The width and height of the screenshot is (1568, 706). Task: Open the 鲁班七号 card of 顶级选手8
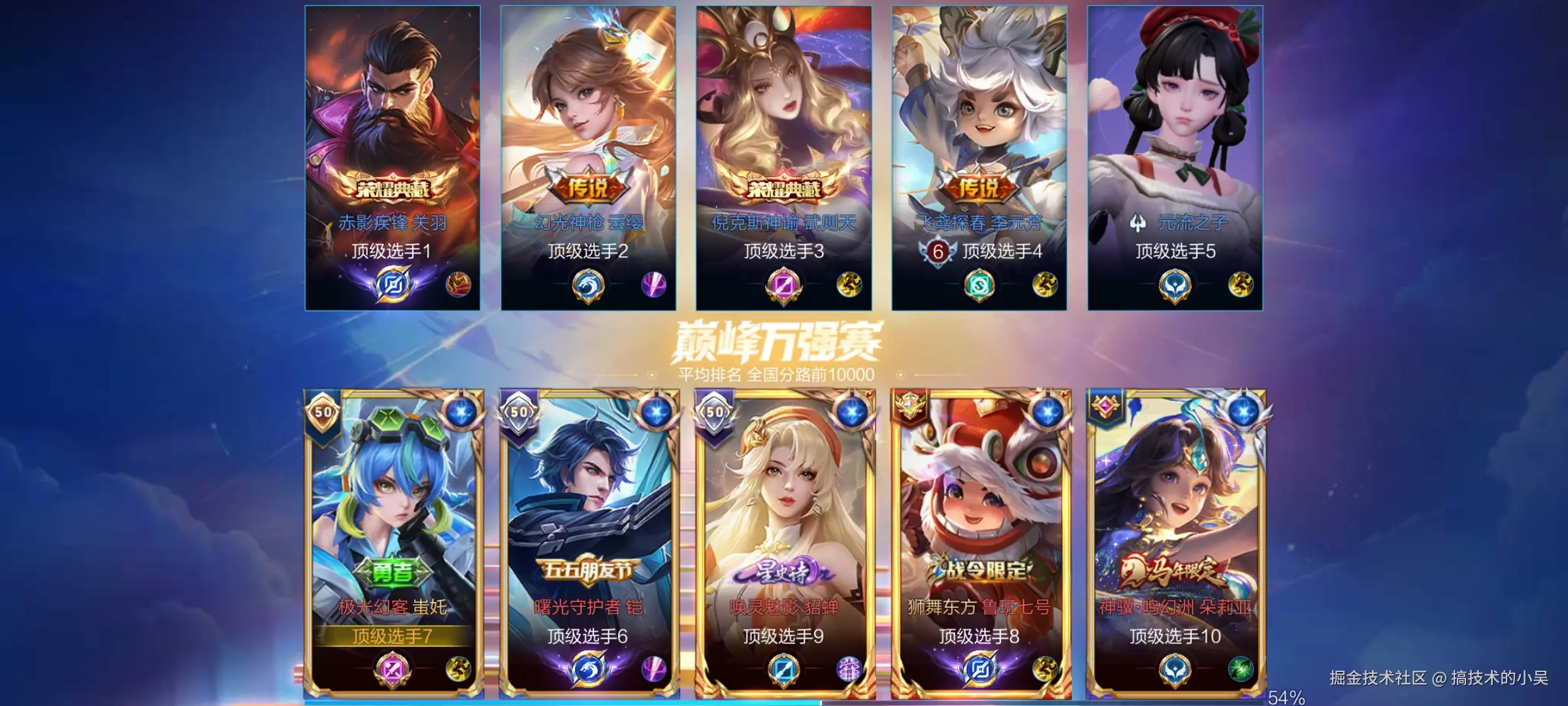click(x=979, y=543)
